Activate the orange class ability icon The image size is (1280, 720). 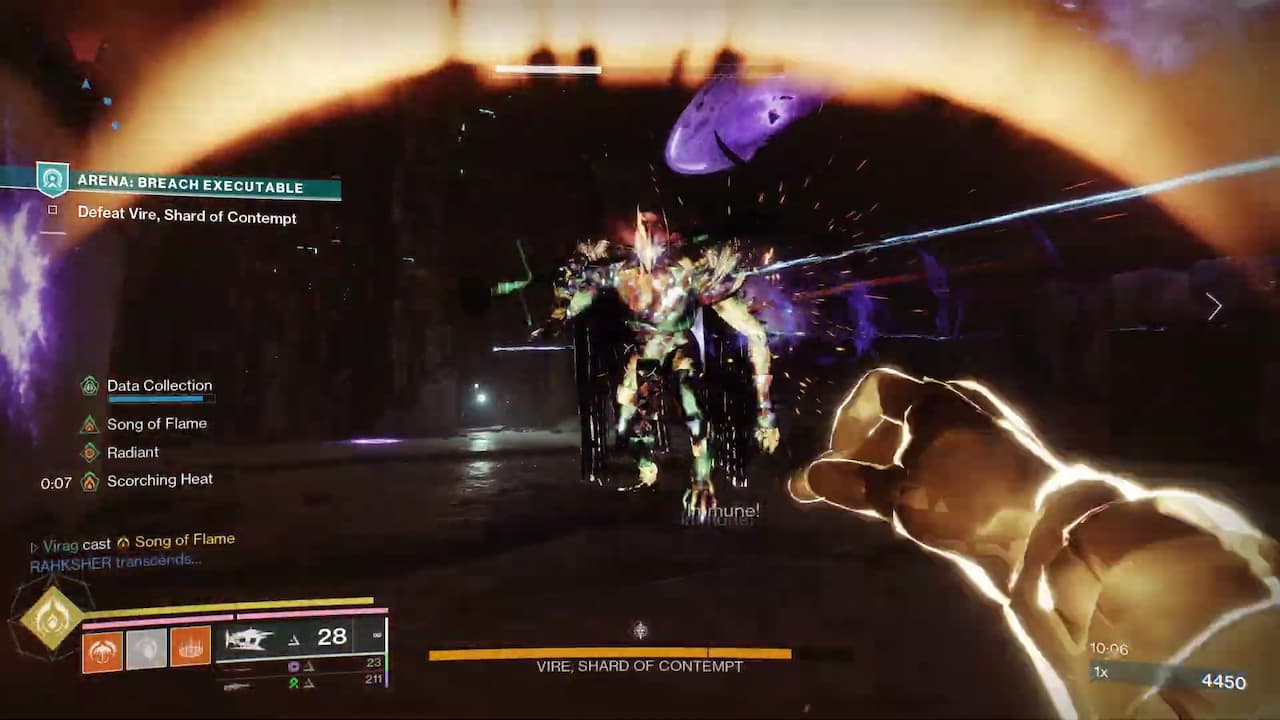[190, 648]
